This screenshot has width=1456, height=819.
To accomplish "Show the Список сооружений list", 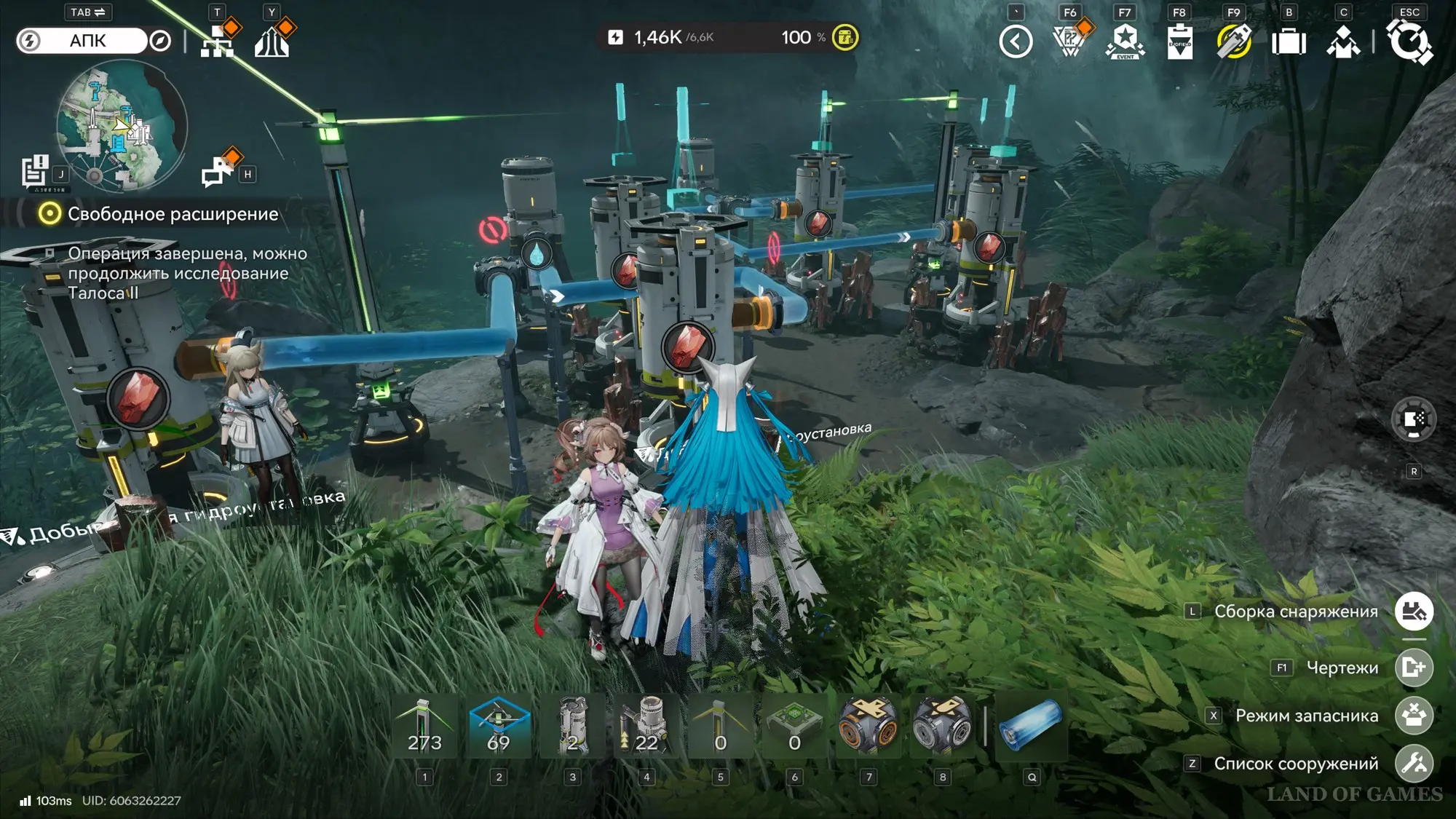I will click(x=1414, y=764).
